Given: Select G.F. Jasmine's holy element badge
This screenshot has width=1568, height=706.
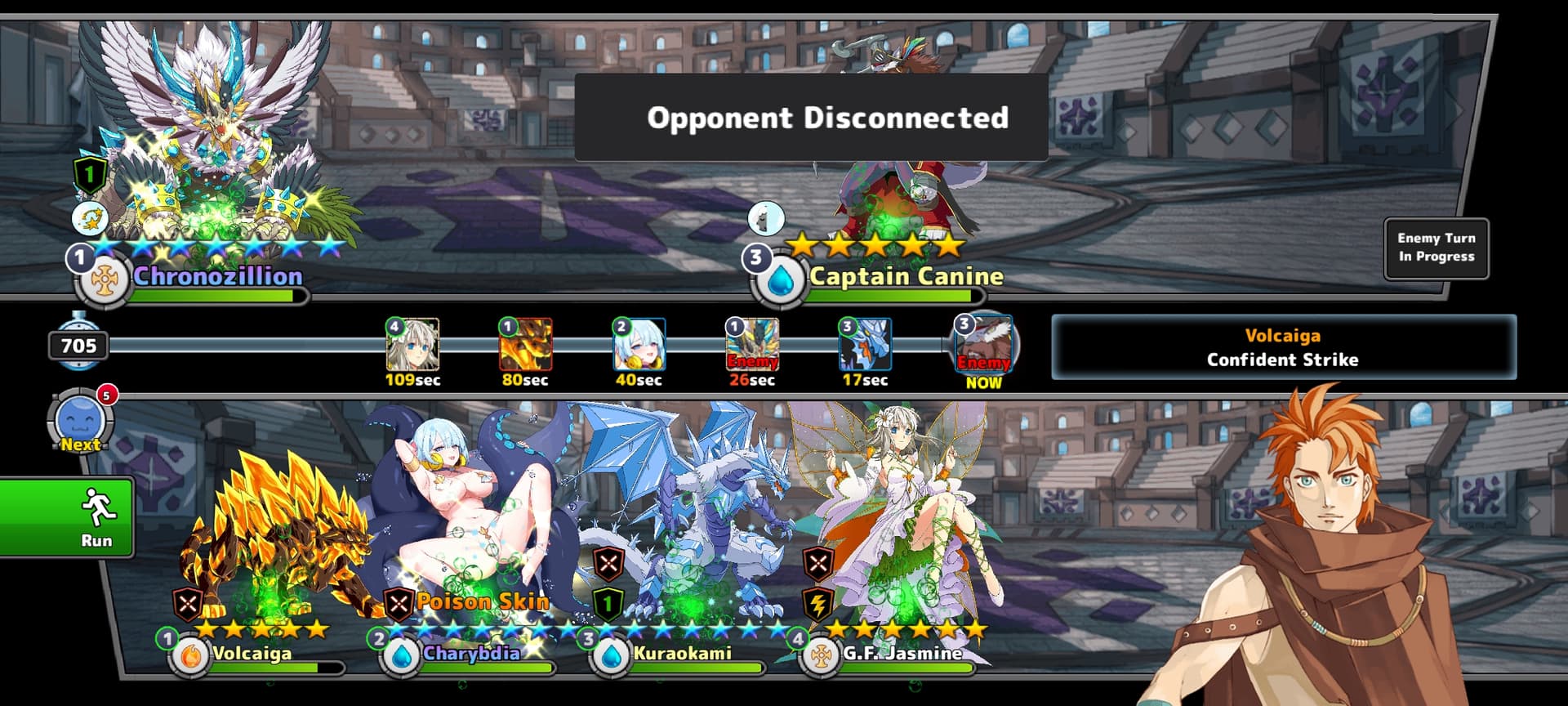Looking at the screenshot, I should 822,656.
